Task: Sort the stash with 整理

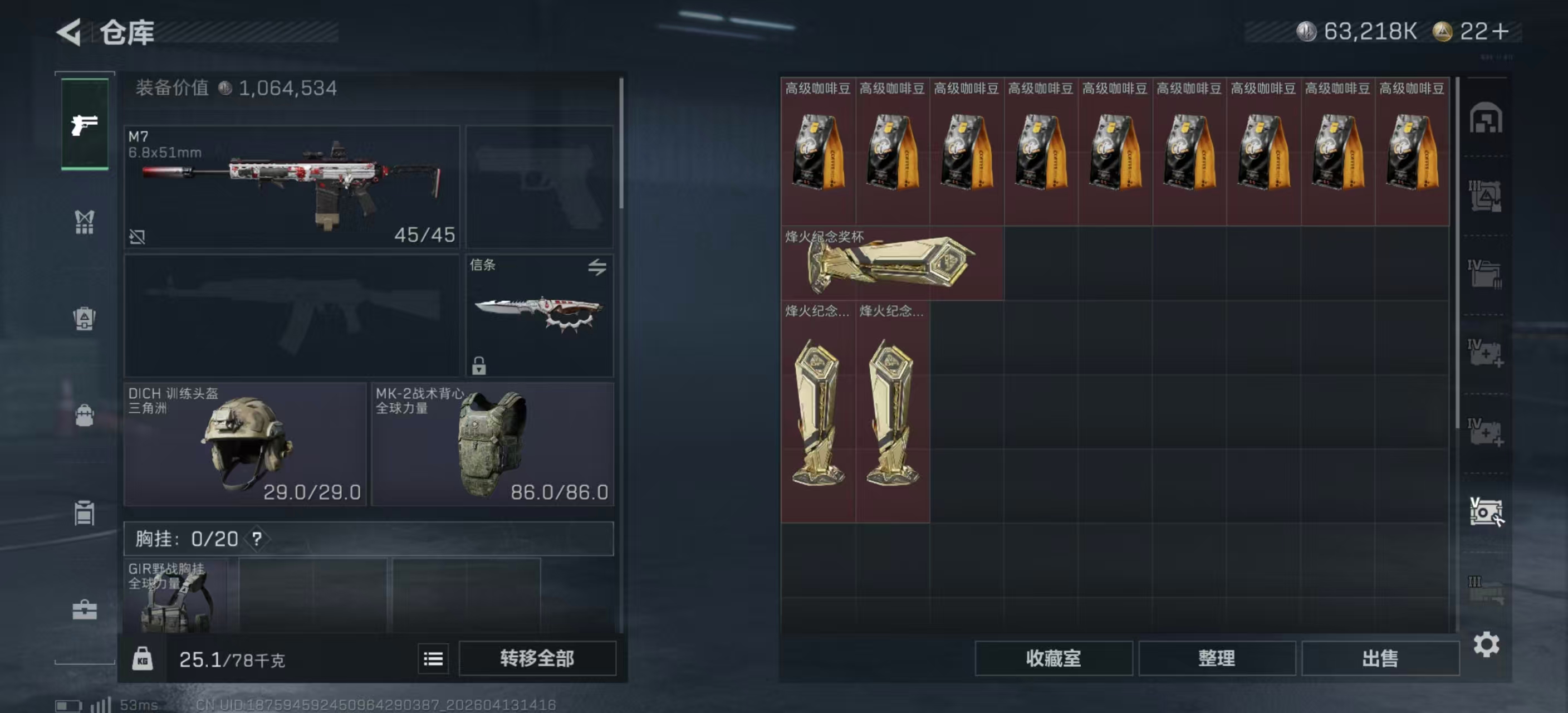Action: click(1216, 658)
